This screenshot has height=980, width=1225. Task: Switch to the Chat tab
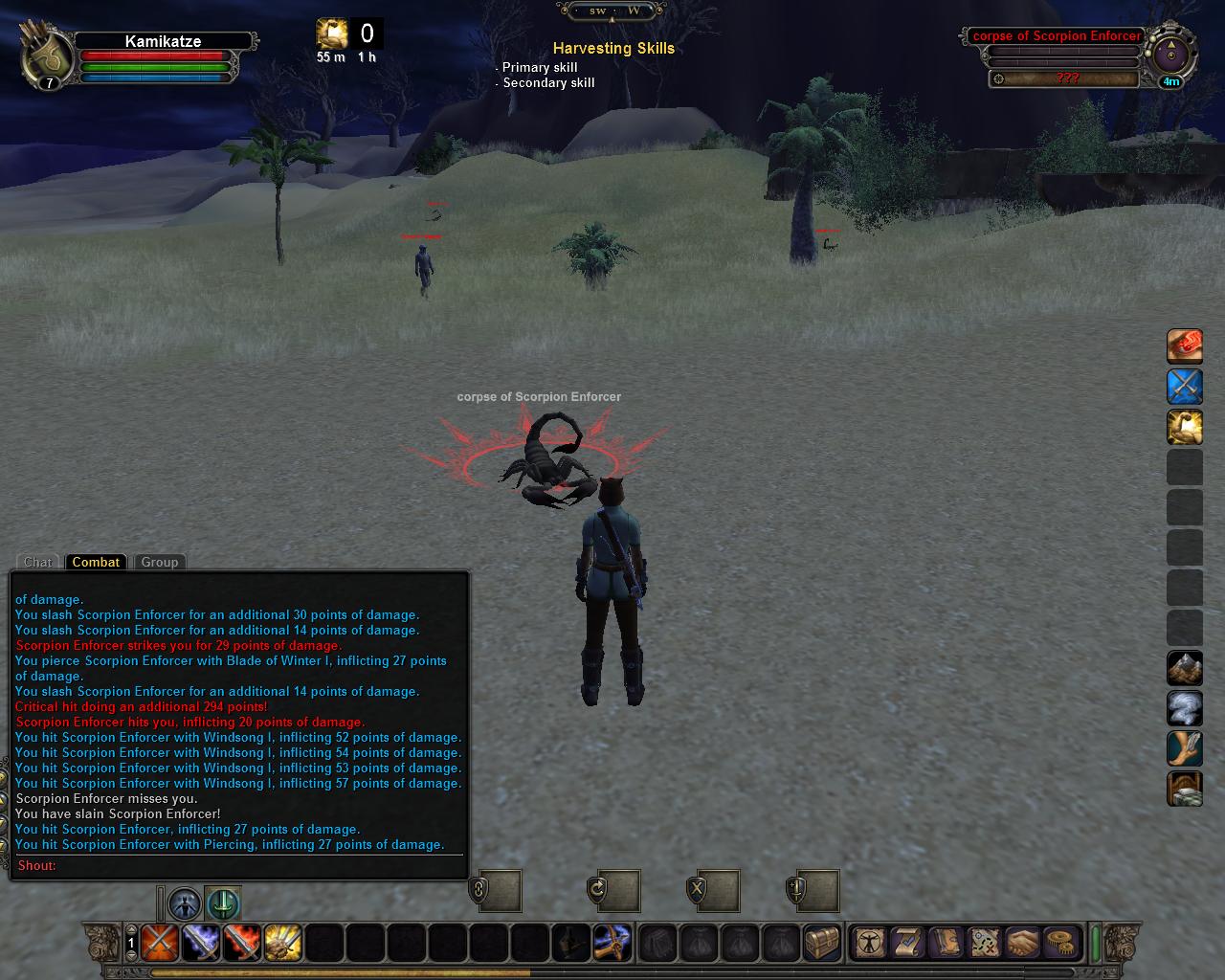pyautogui.click(x=38, y=562)
